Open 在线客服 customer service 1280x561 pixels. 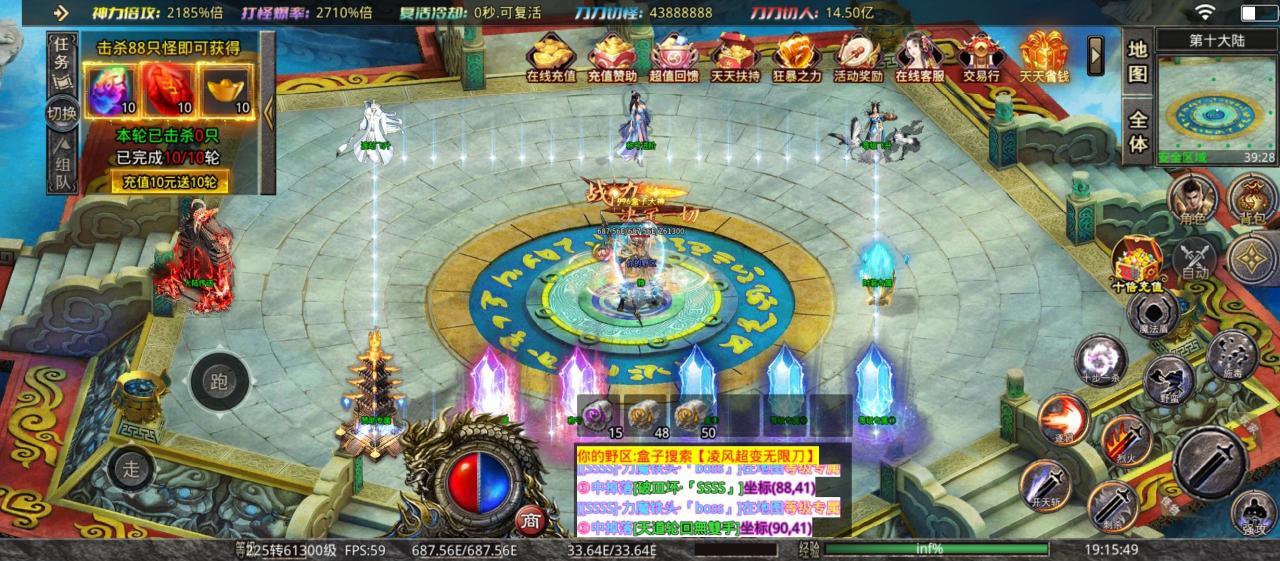[919, 56]
